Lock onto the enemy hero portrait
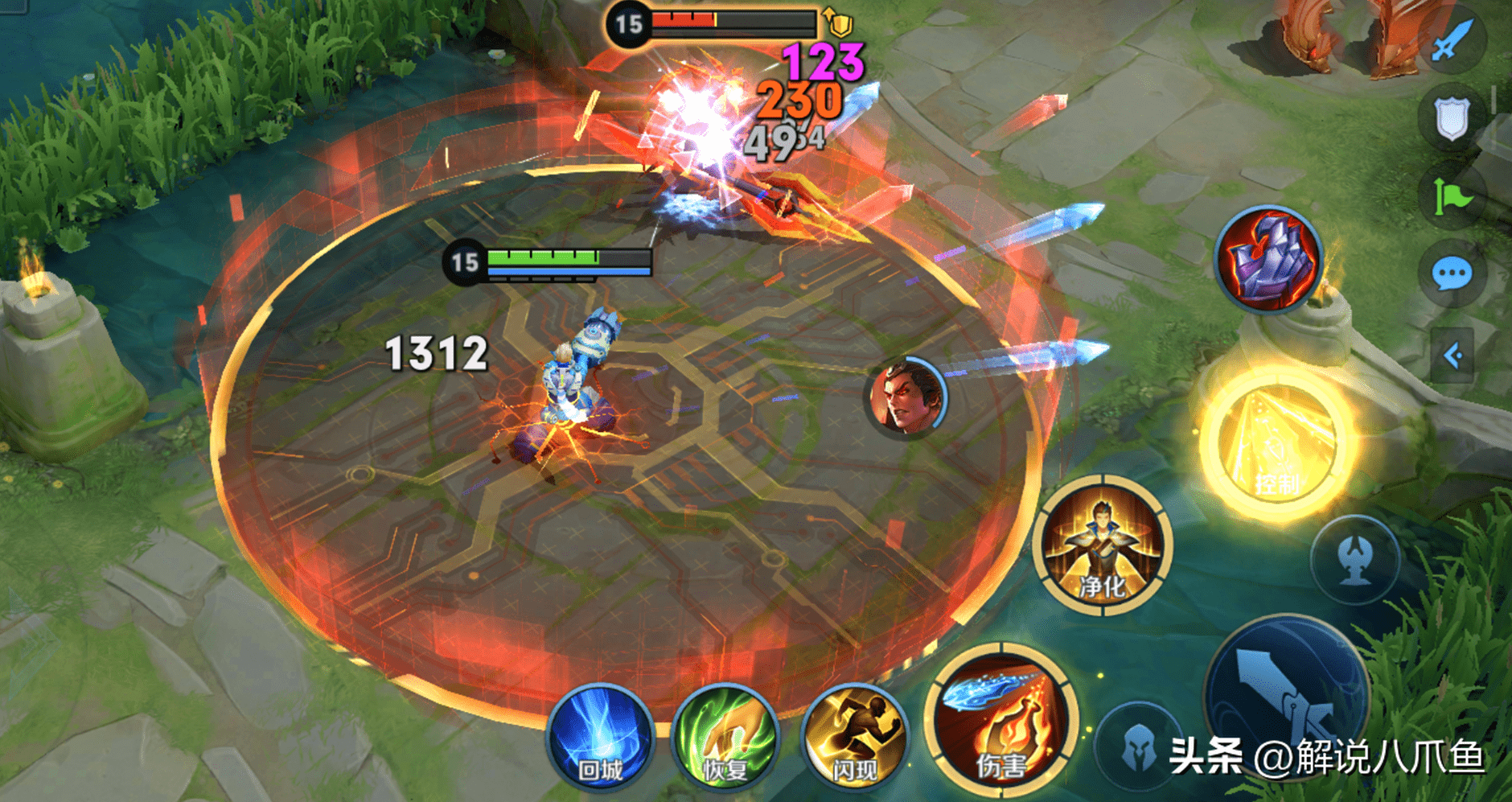1512x802 pixels. (908, 397)
